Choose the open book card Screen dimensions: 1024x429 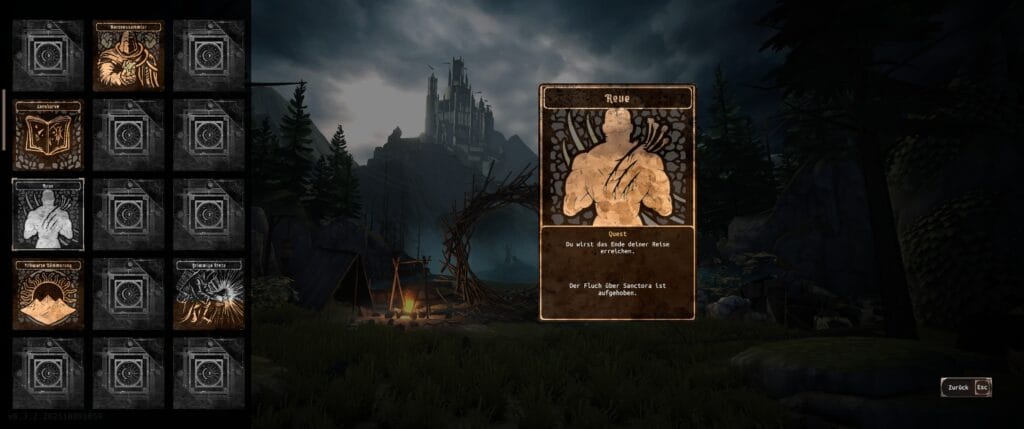[x=48, y=134]
